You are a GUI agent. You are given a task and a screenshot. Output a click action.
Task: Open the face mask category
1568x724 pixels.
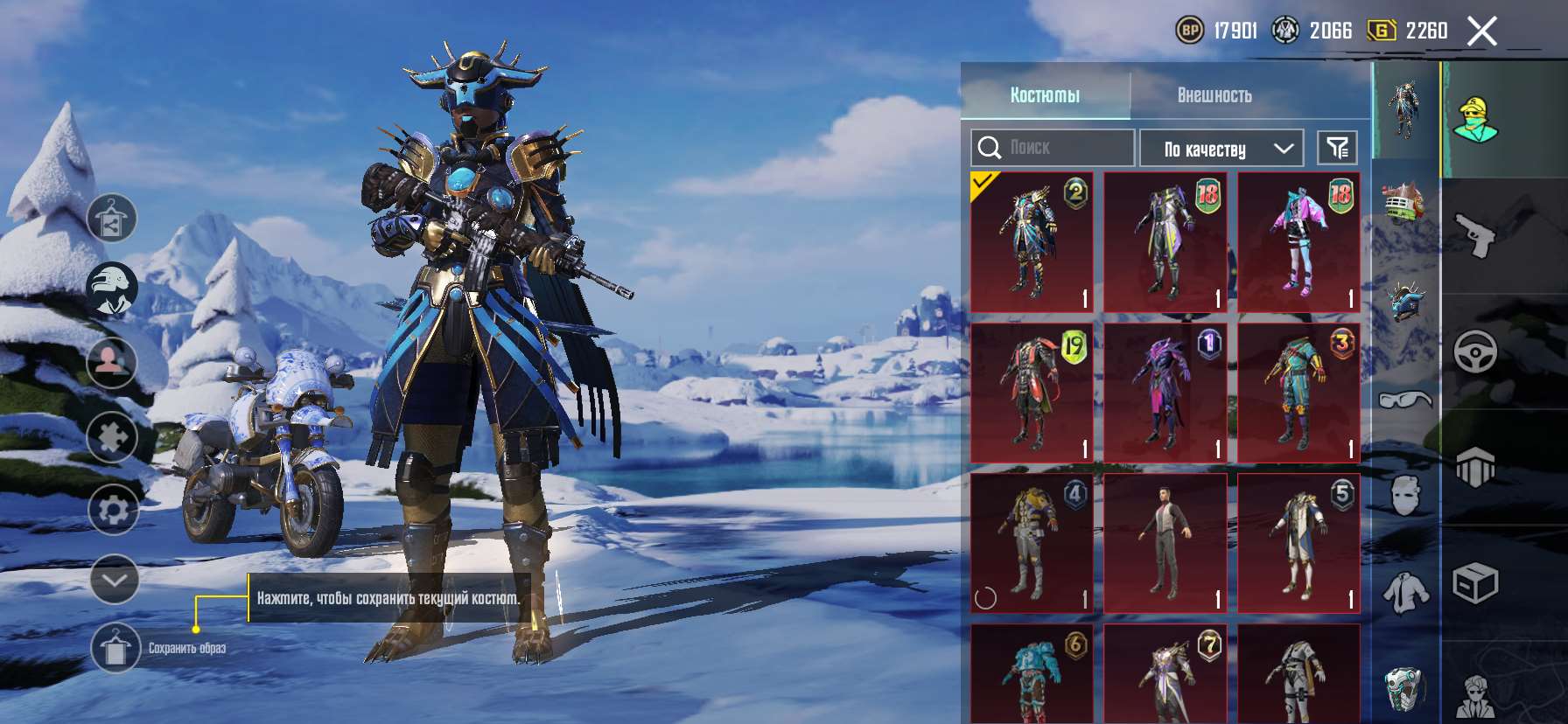click(x=1405, y=496)
